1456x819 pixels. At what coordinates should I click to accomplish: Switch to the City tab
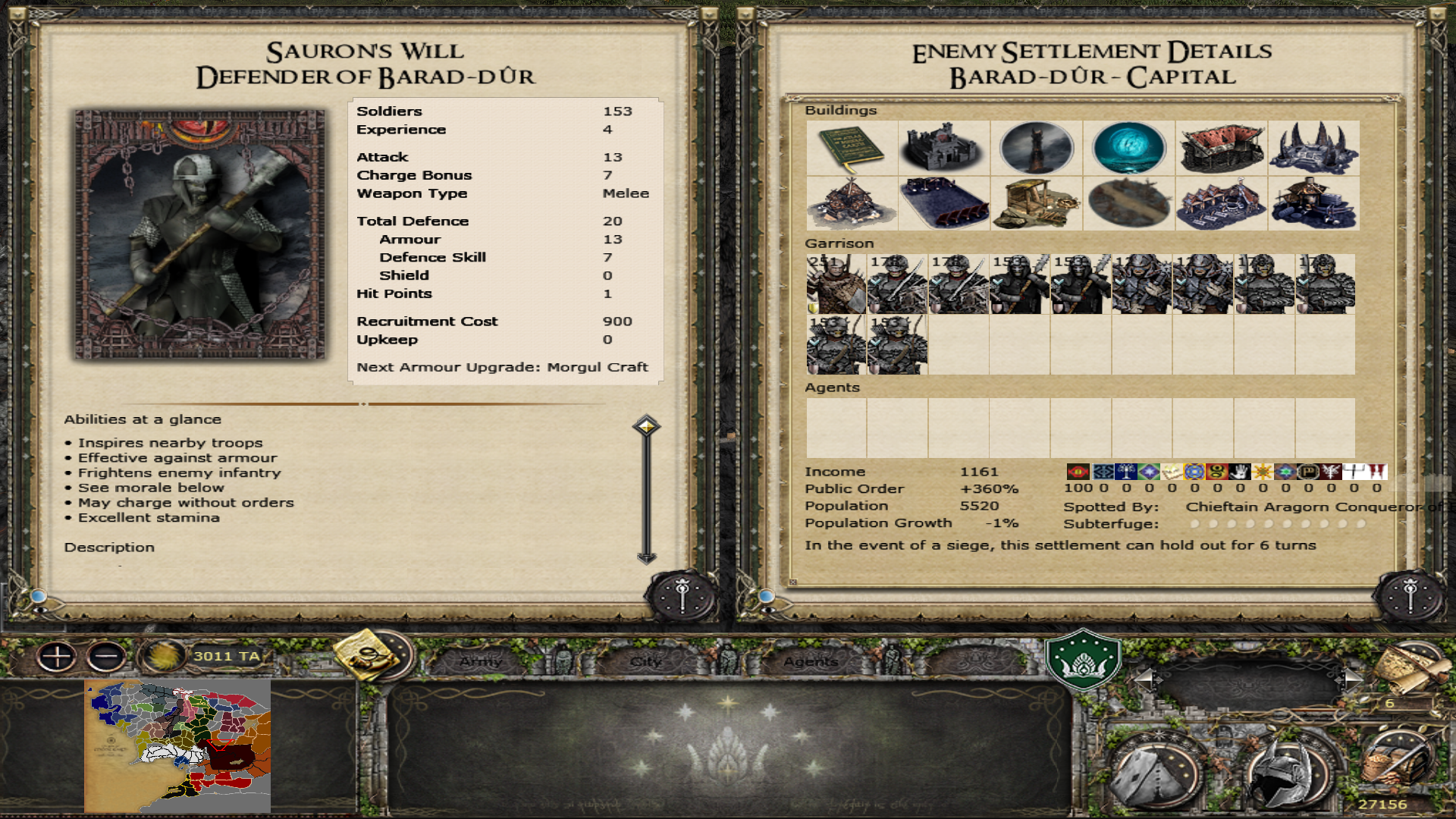pos(646,661)
